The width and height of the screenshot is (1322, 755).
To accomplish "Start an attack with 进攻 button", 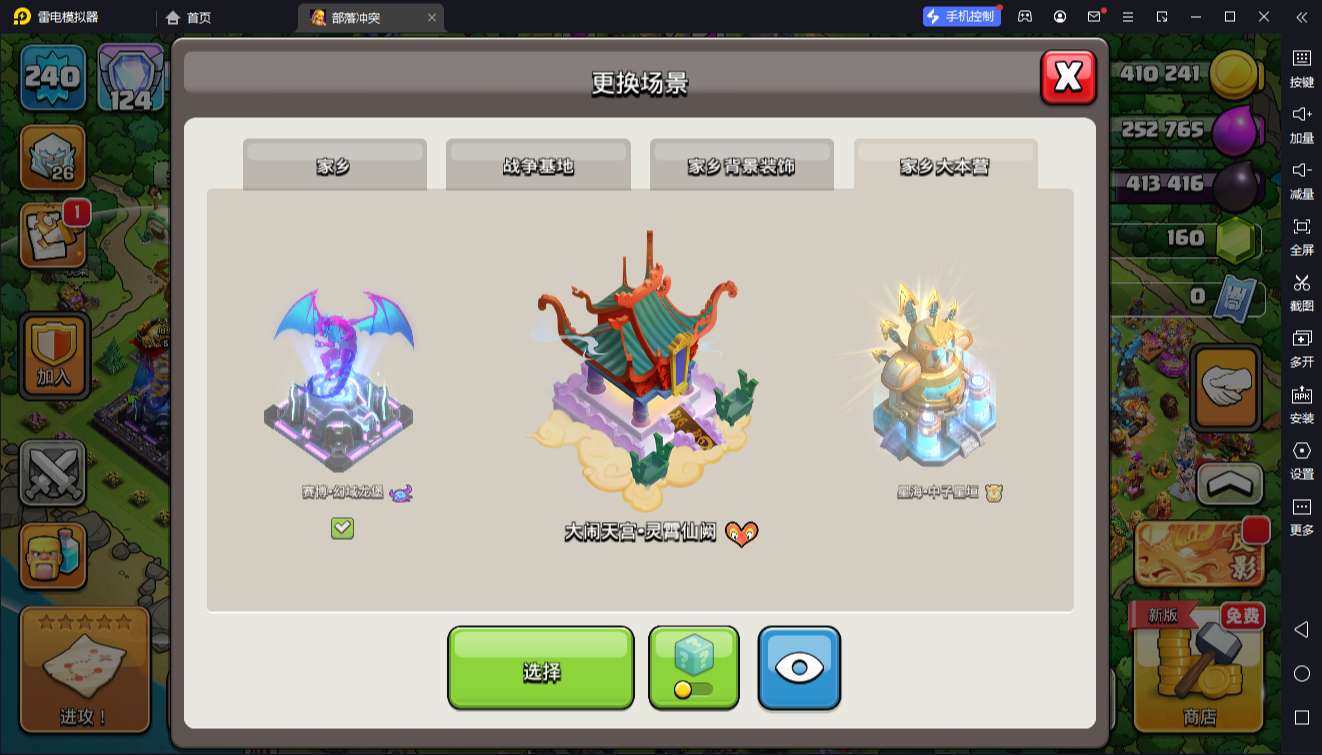I will [84, 670].
